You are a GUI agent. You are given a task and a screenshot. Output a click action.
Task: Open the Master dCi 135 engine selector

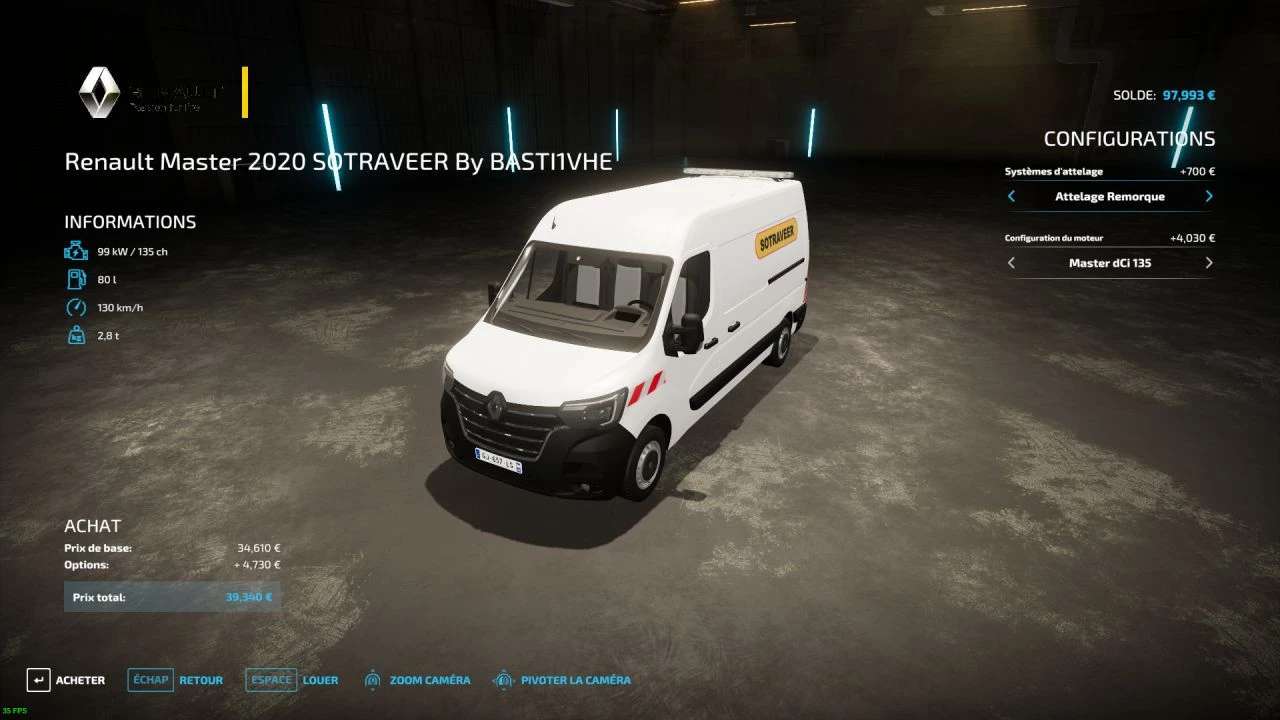coord(1109,263)
